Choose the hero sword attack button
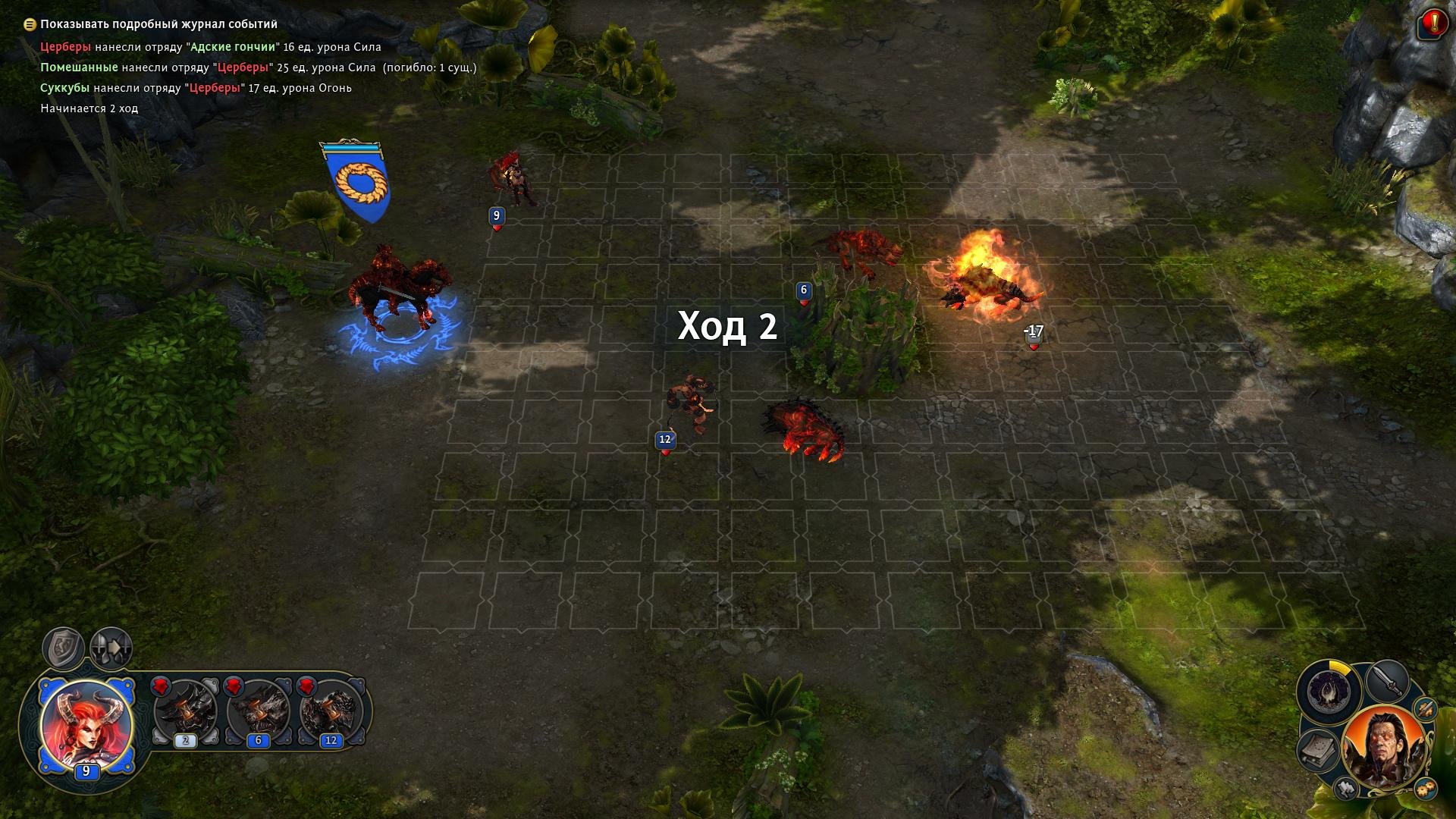This screenshot has width=1456, height=819. pos(1388,679)
